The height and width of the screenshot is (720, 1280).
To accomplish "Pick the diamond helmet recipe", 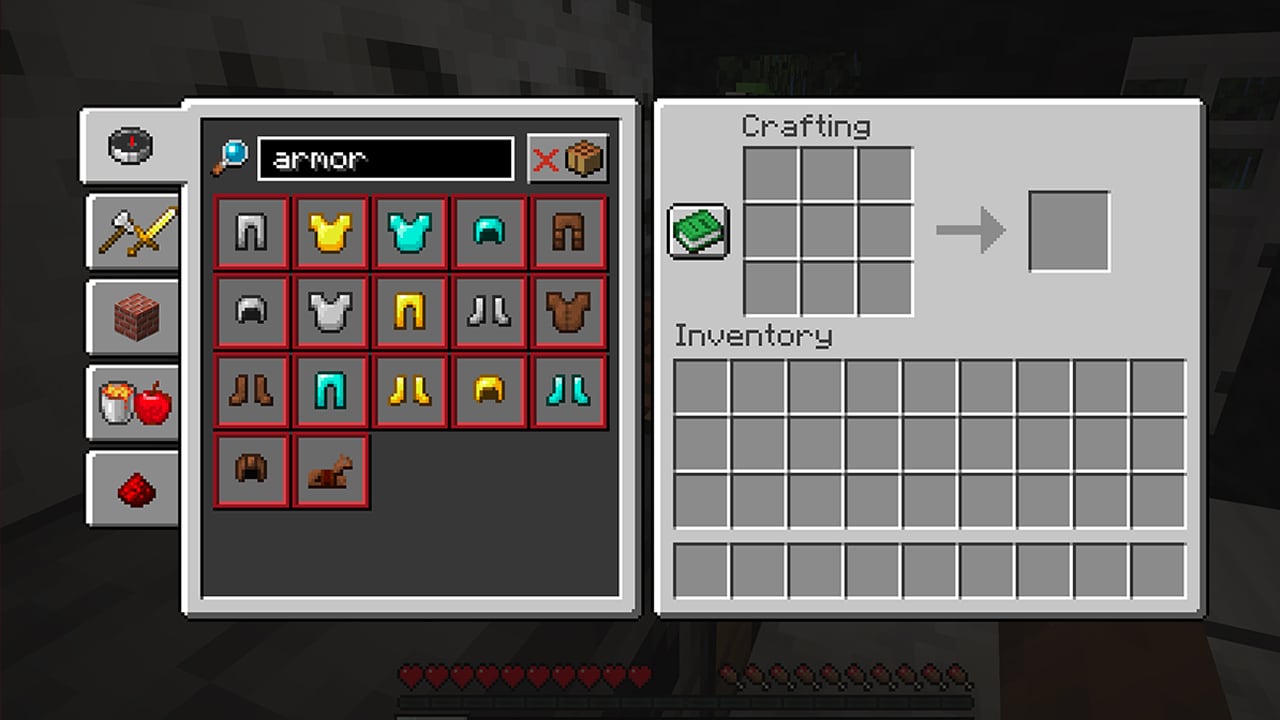I will coord(489,233).
